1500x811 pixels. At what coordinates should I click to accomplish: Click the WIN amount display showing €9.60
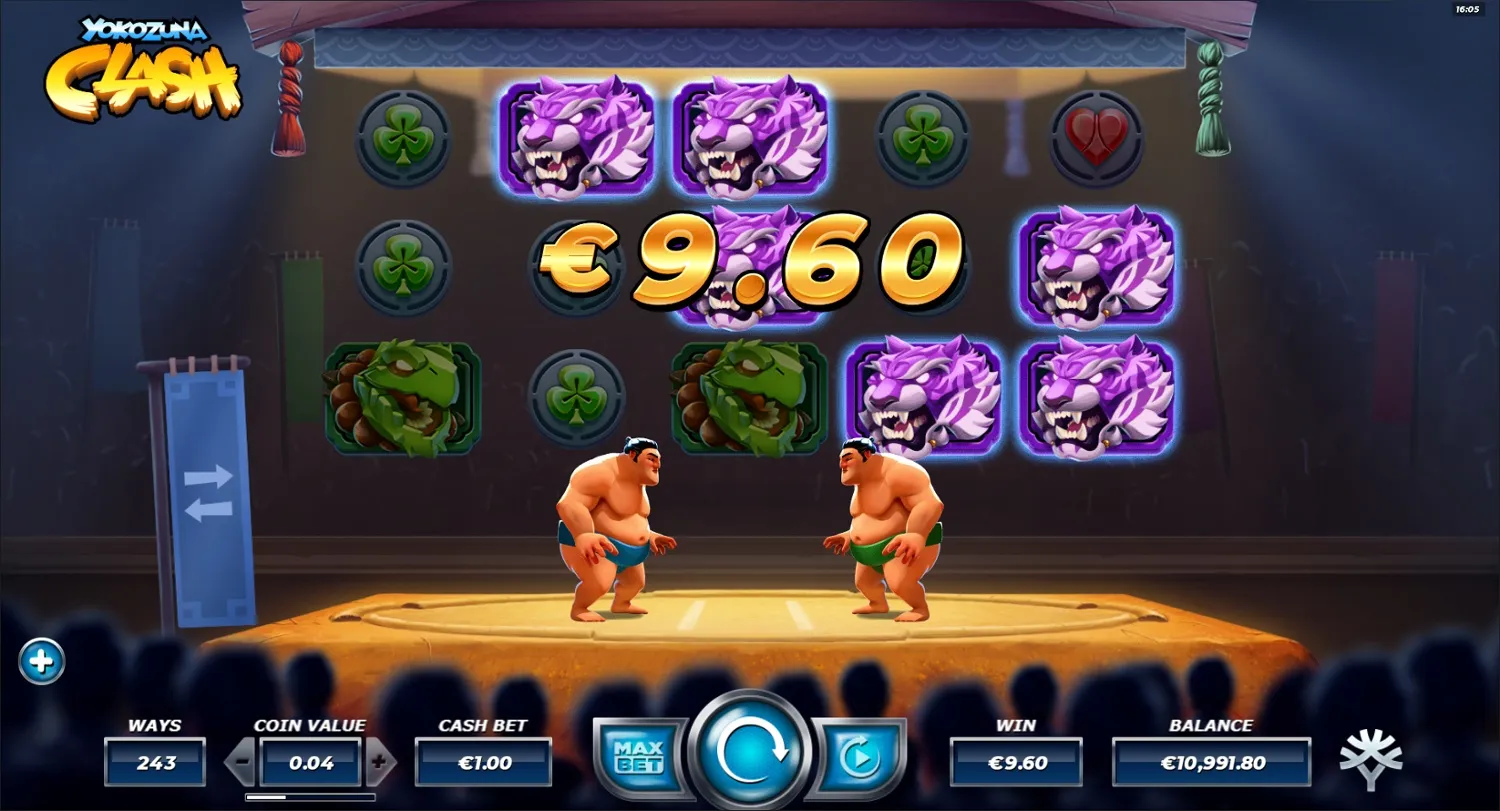[x=1018, y=760]
